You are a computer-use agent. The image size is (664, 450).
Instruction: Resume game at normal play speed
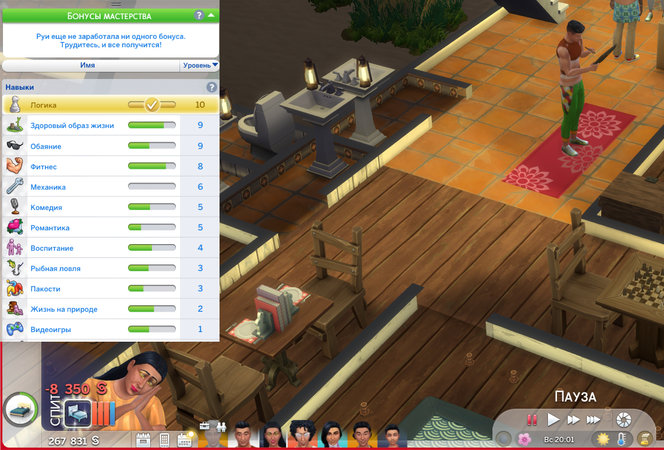pyautogui.click(x=553, y=420)
